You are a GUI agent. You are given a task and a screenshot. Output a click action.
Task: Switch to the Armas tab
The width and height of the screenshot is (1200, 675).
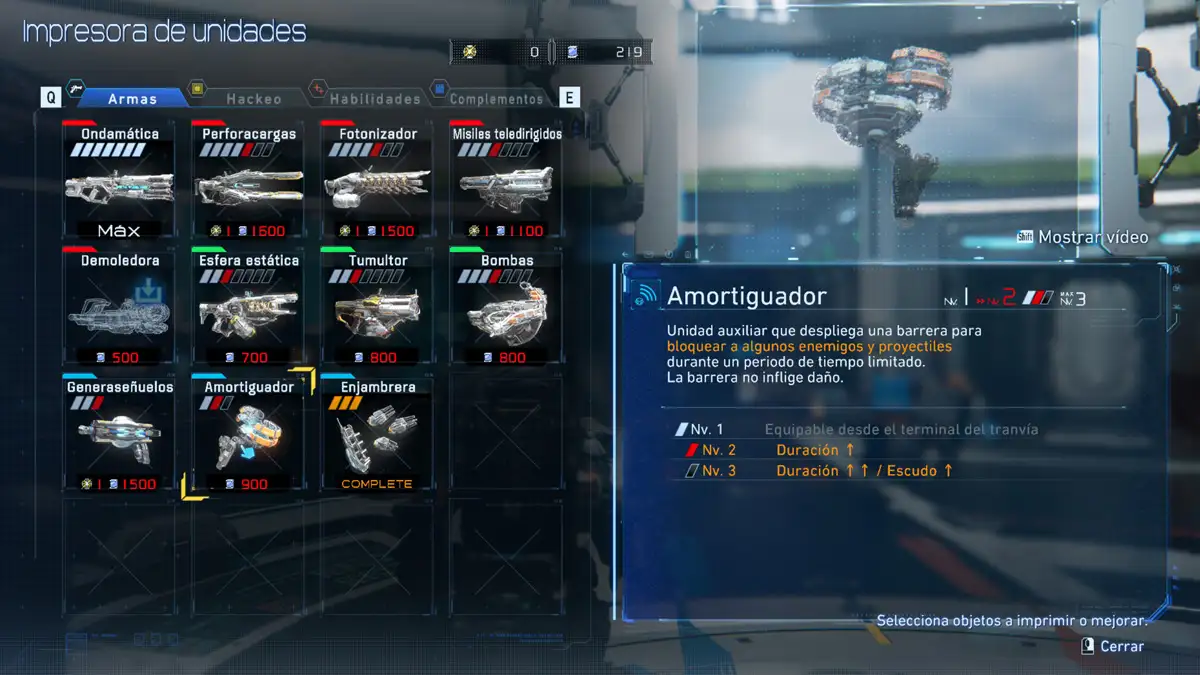(132, 98)
